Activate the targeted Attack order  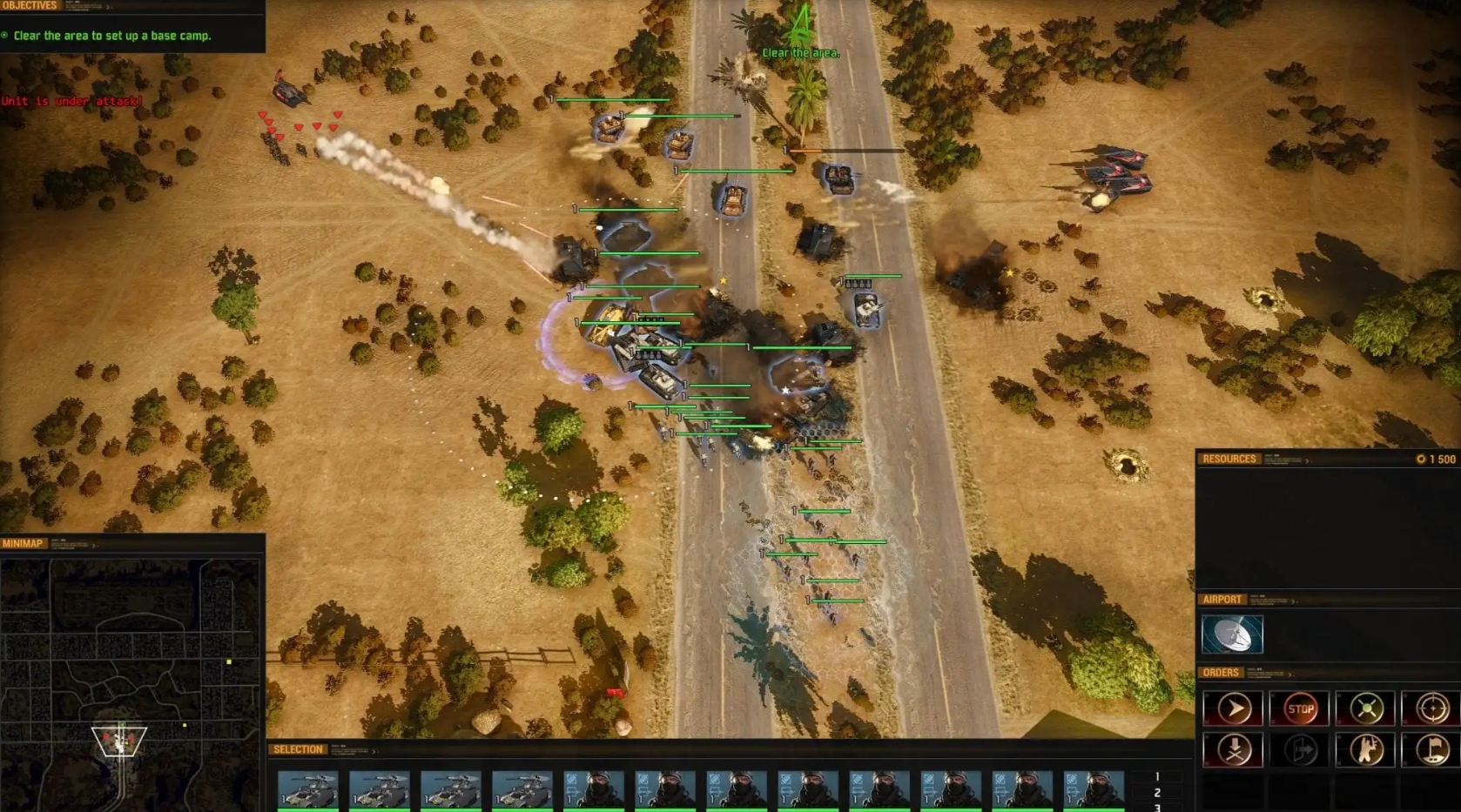[x=1431, y=708]
